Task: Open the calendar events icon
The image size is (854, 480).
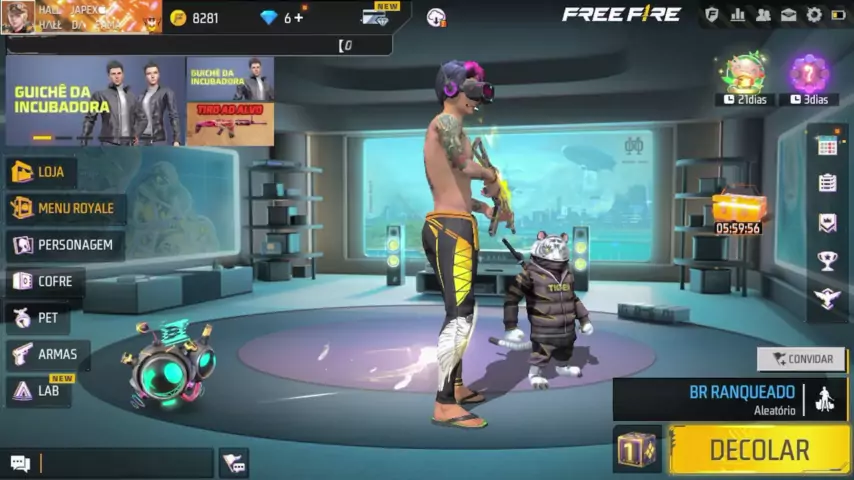Action: [827, 146]
